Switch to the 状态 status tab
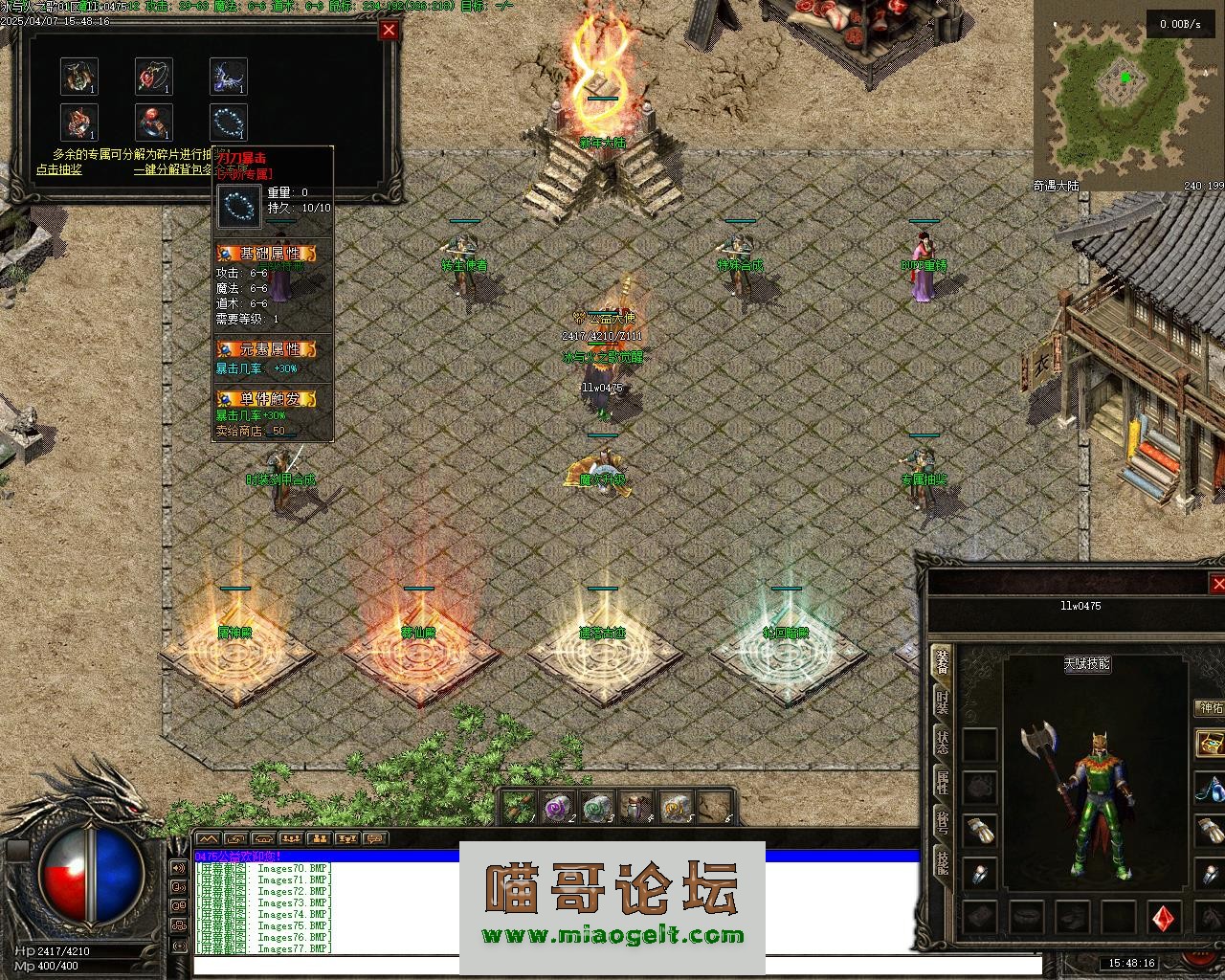Image resolution: width=1225 pixels, height=980 pixels. coord(943,742)
